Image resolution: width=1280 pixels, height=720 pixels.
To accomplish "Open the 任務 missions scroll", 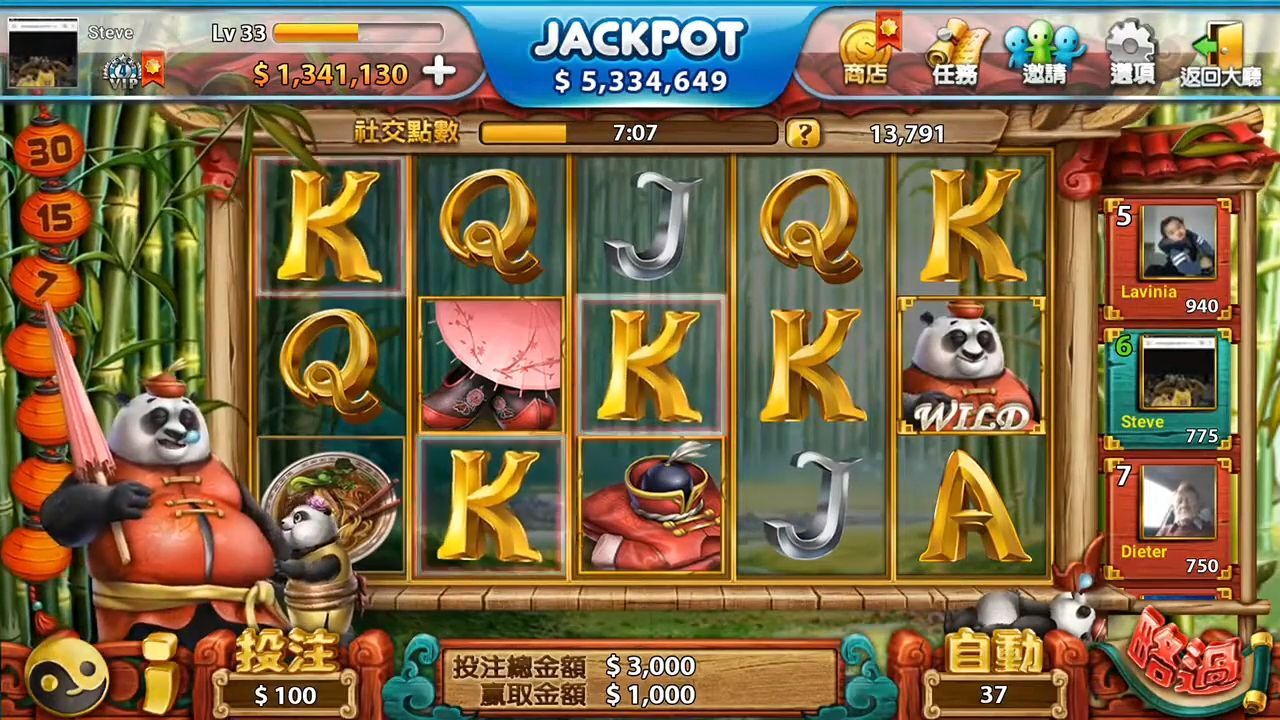I will click(955, 53).
